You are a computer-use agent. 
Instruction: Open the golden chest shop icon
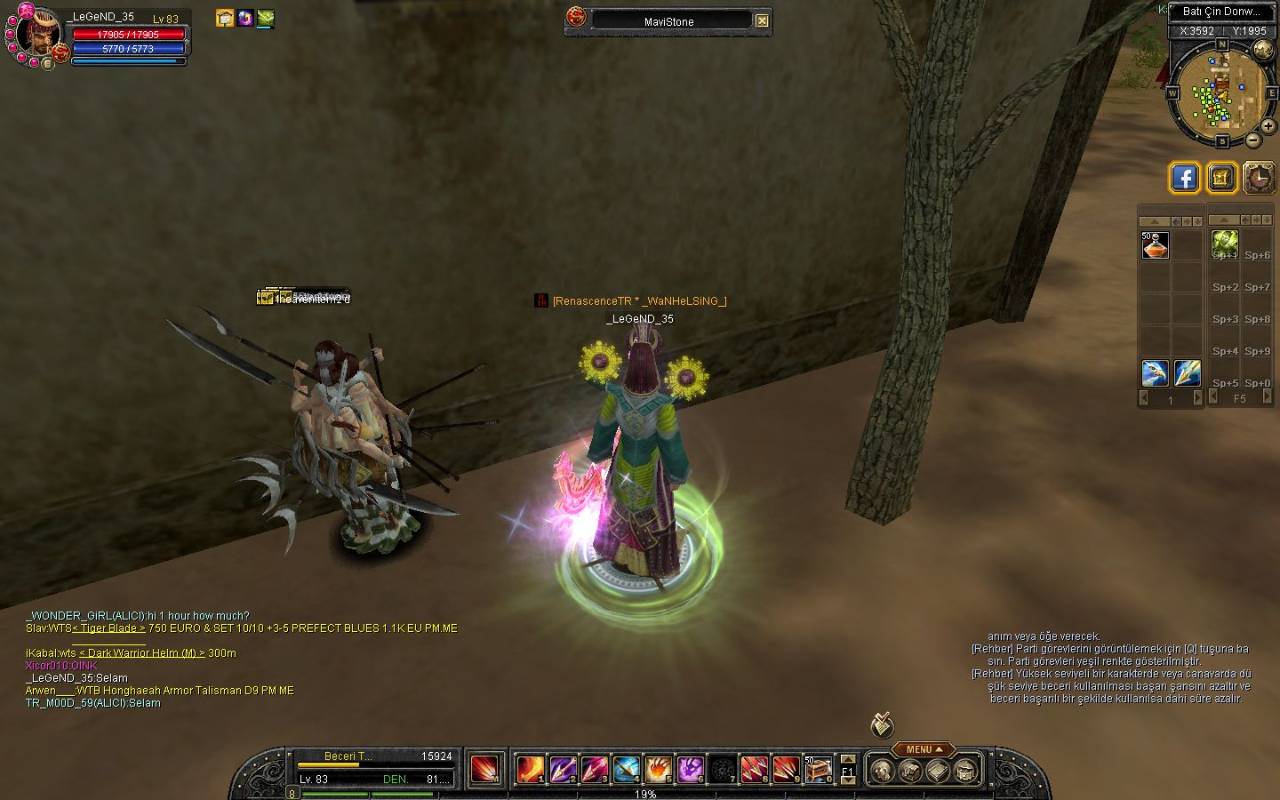[x=1222, y=178]
